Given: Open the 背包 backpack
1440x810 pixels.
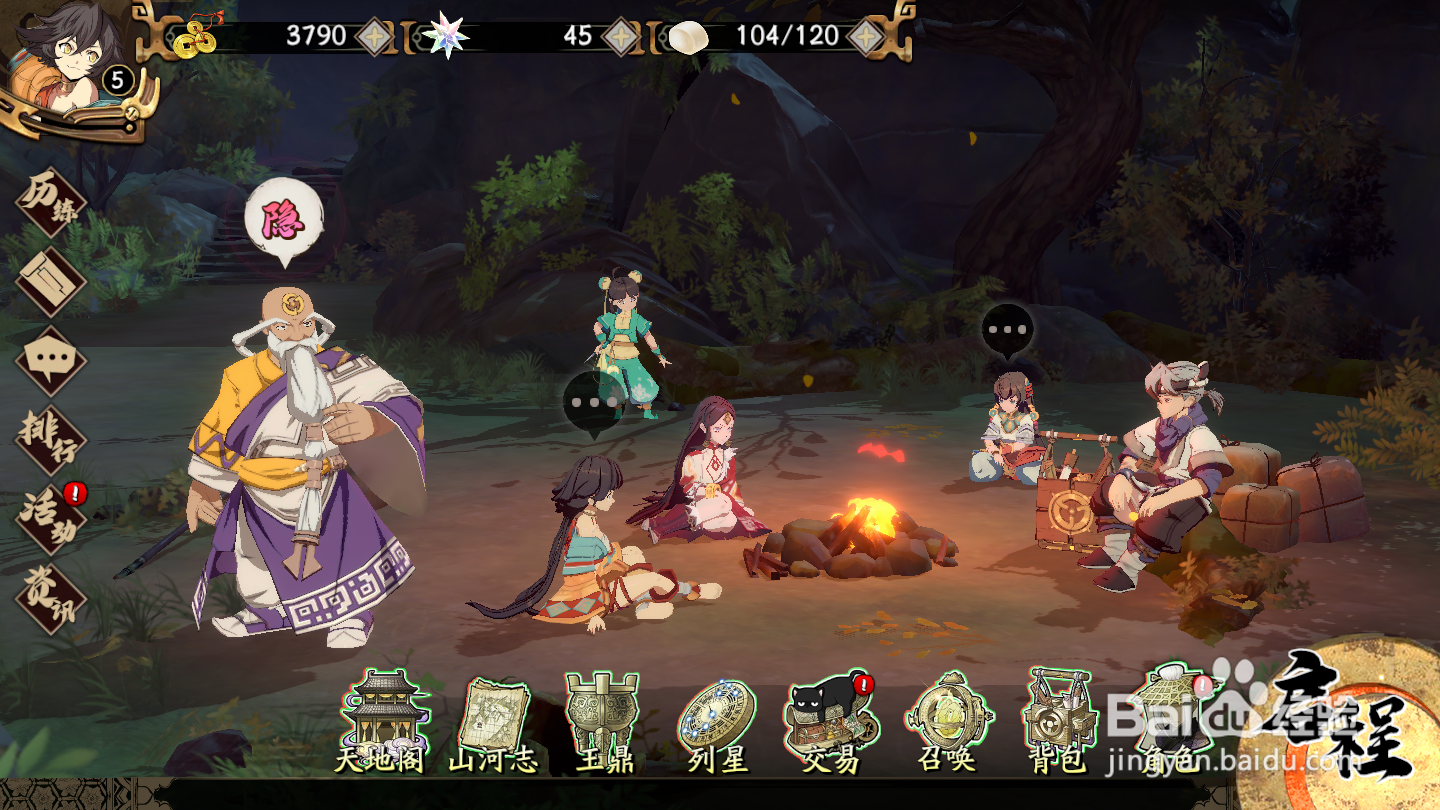Looking at the screenshot, I should 1058,722.
